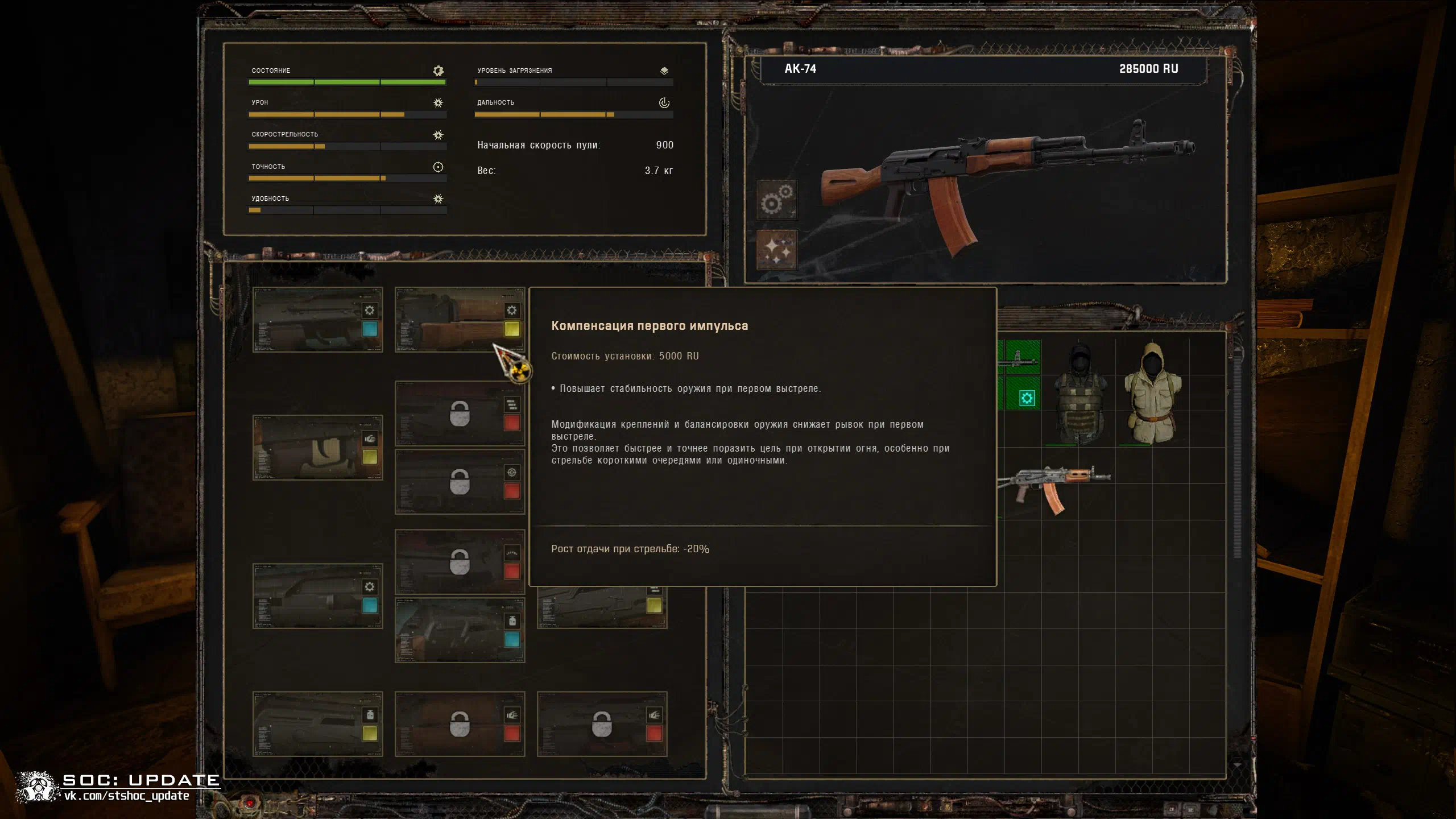Screen dimensions: 1456x819
Task: Activate the sparkle cleaning button
Action: point(777,249)
